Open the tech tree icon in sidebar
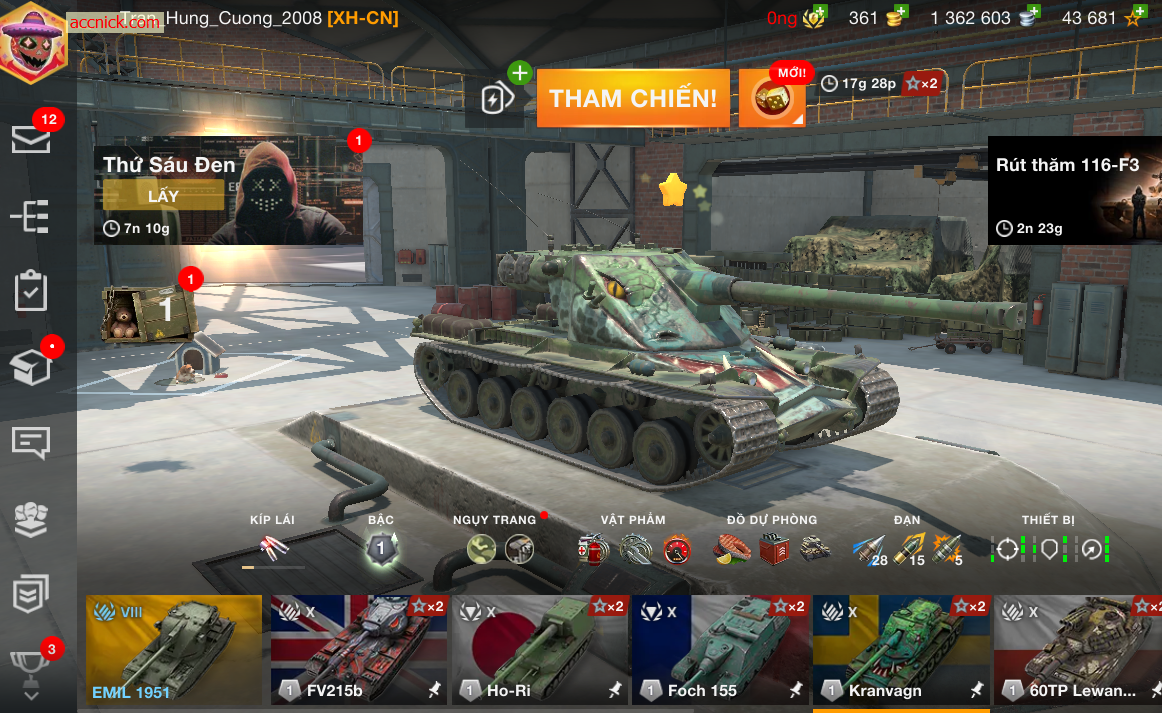The height and width of the screenshot is (713, 1162). click(31, 215)
